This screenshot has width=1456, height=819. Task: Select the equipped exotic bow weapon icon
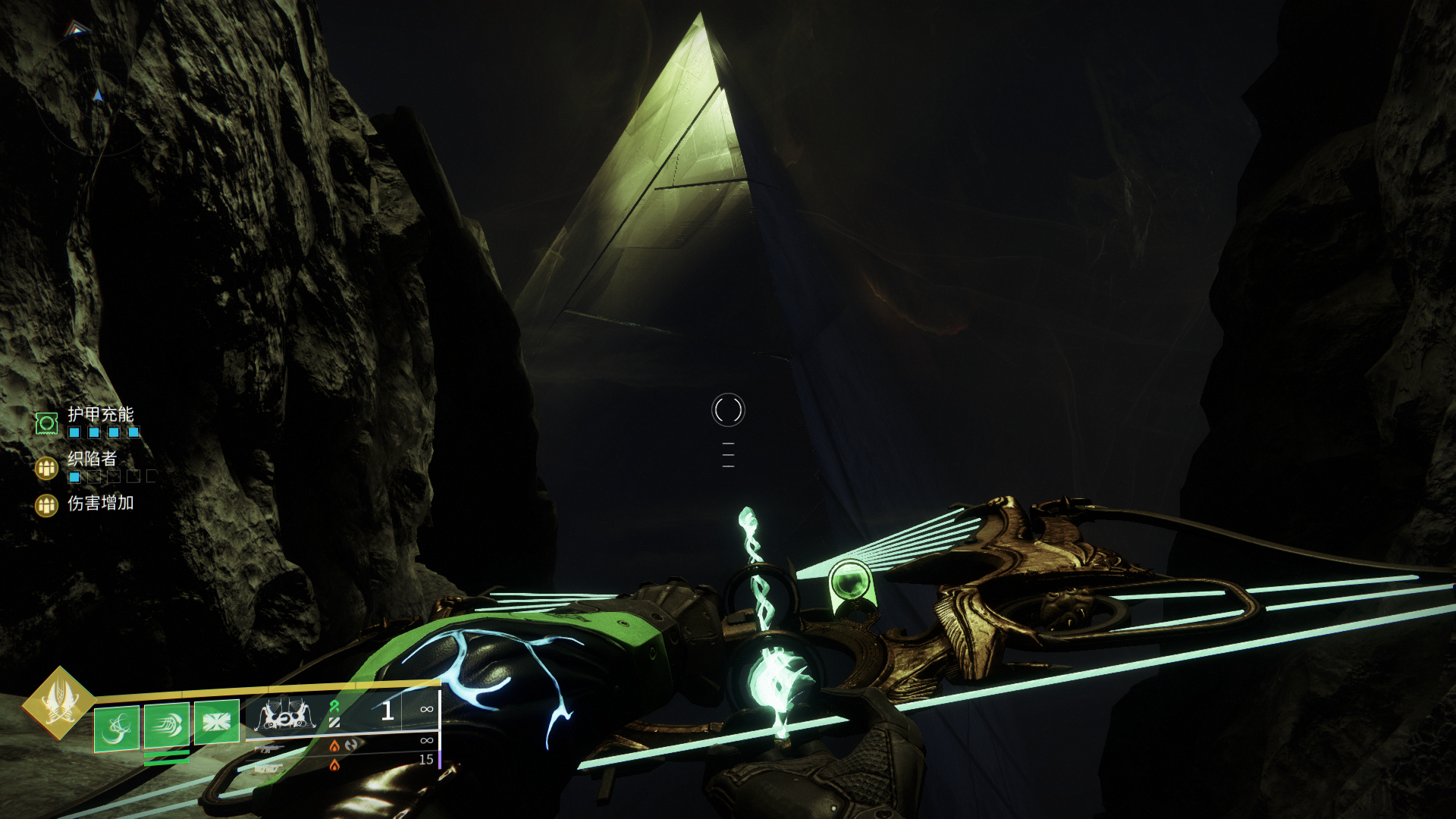click(284, 715)
